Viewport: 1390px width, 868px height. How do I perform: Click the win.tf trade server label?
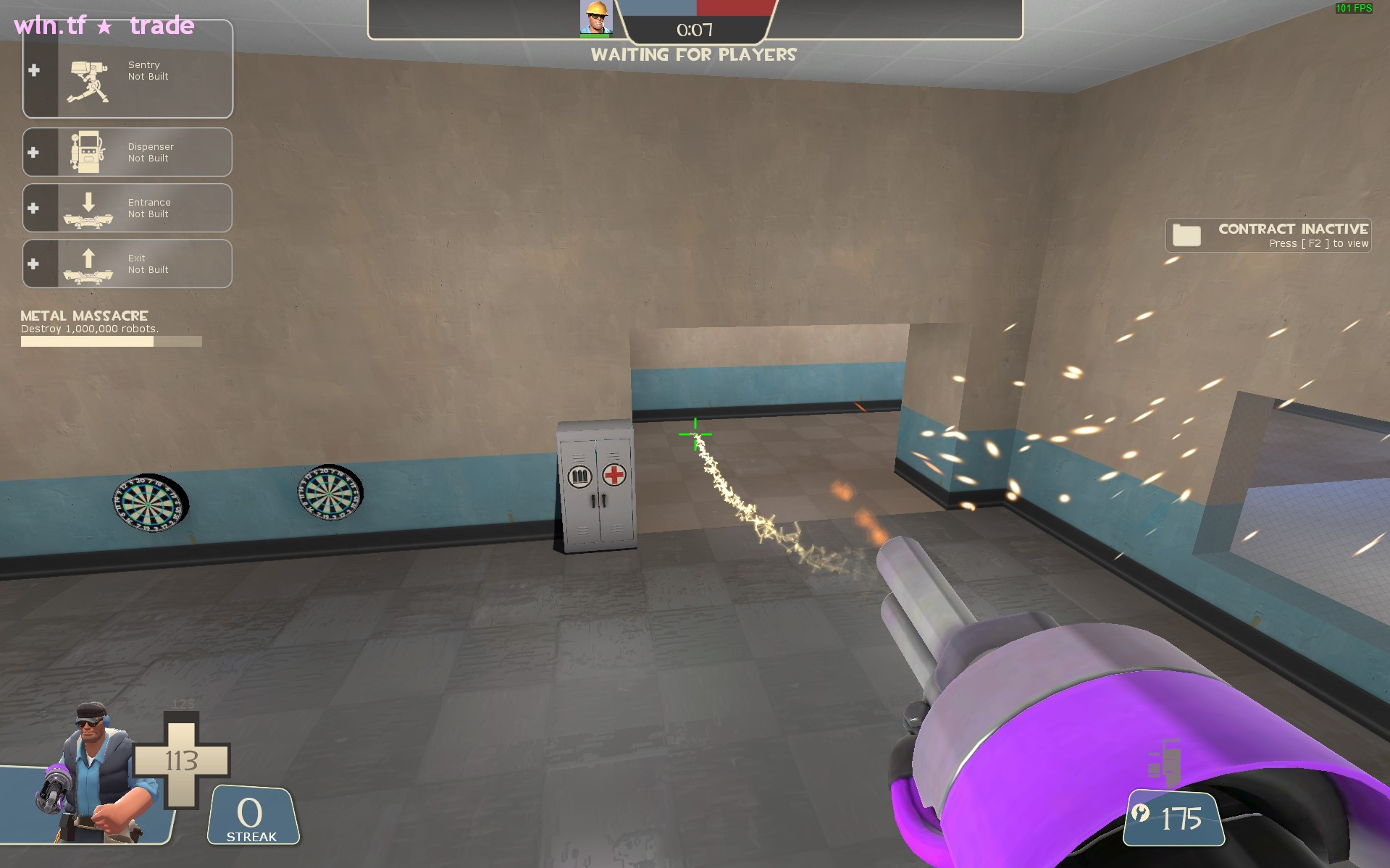pos(103,26)
